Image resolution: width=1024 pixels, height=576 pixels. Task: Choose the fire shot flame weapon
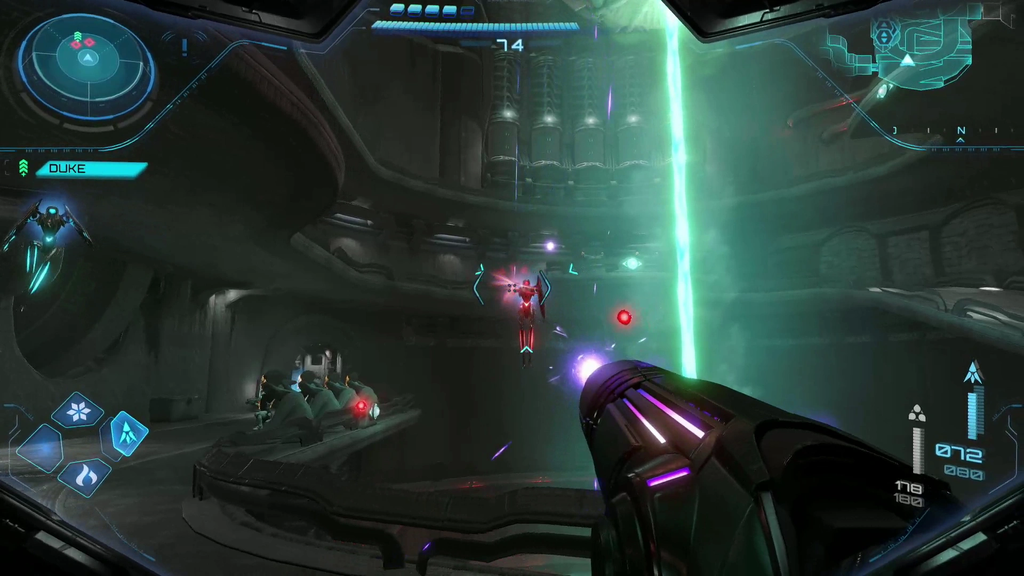point(84,476)
